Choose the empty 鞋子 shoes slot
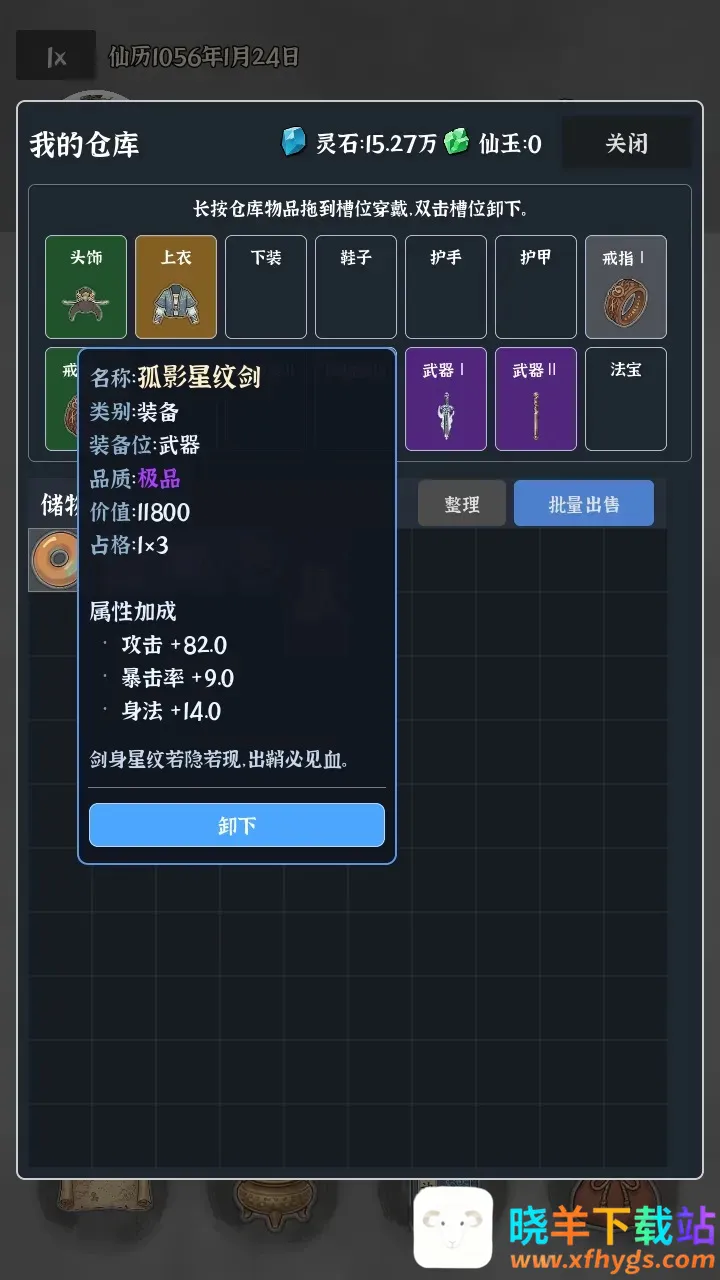Viewport: 720px width, 1280px height. pos(356,287)
